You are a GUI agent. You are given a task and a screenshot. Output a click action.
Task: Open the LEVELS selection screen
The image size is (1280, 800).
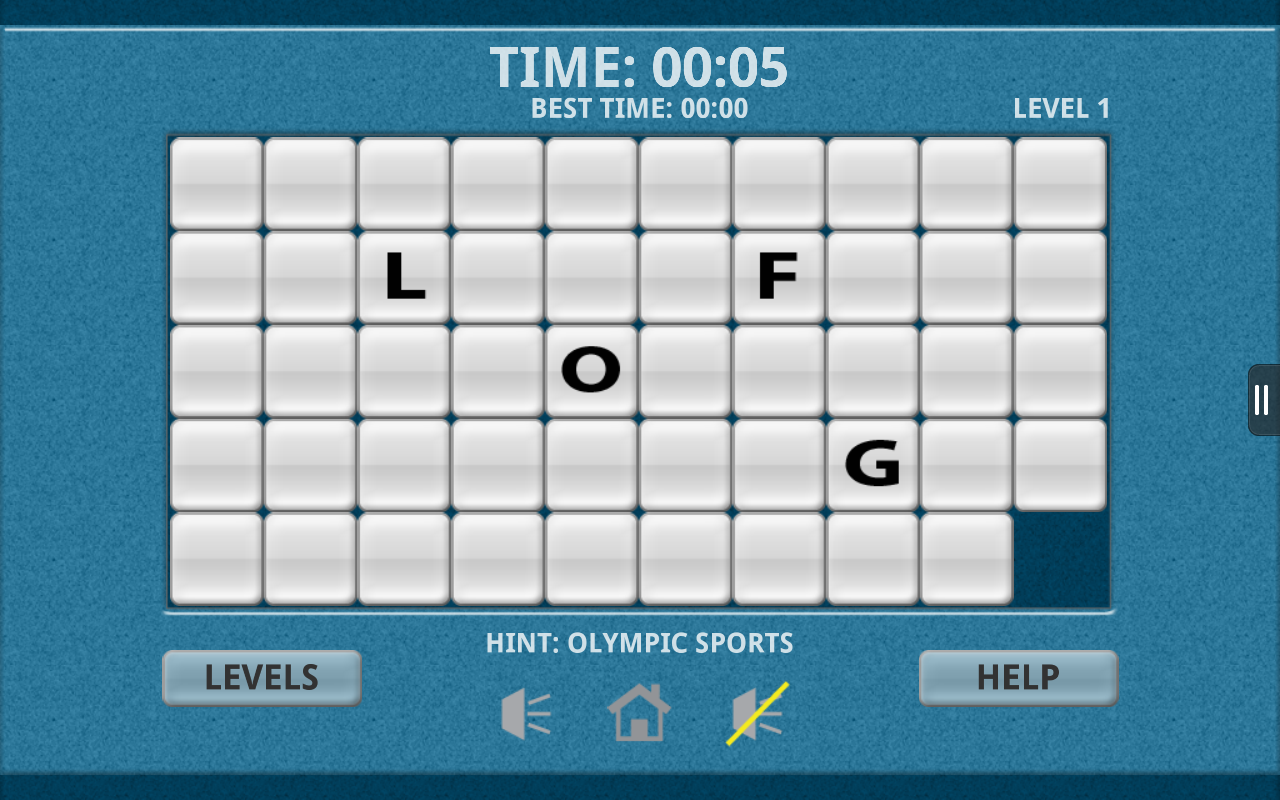[261, 677]
